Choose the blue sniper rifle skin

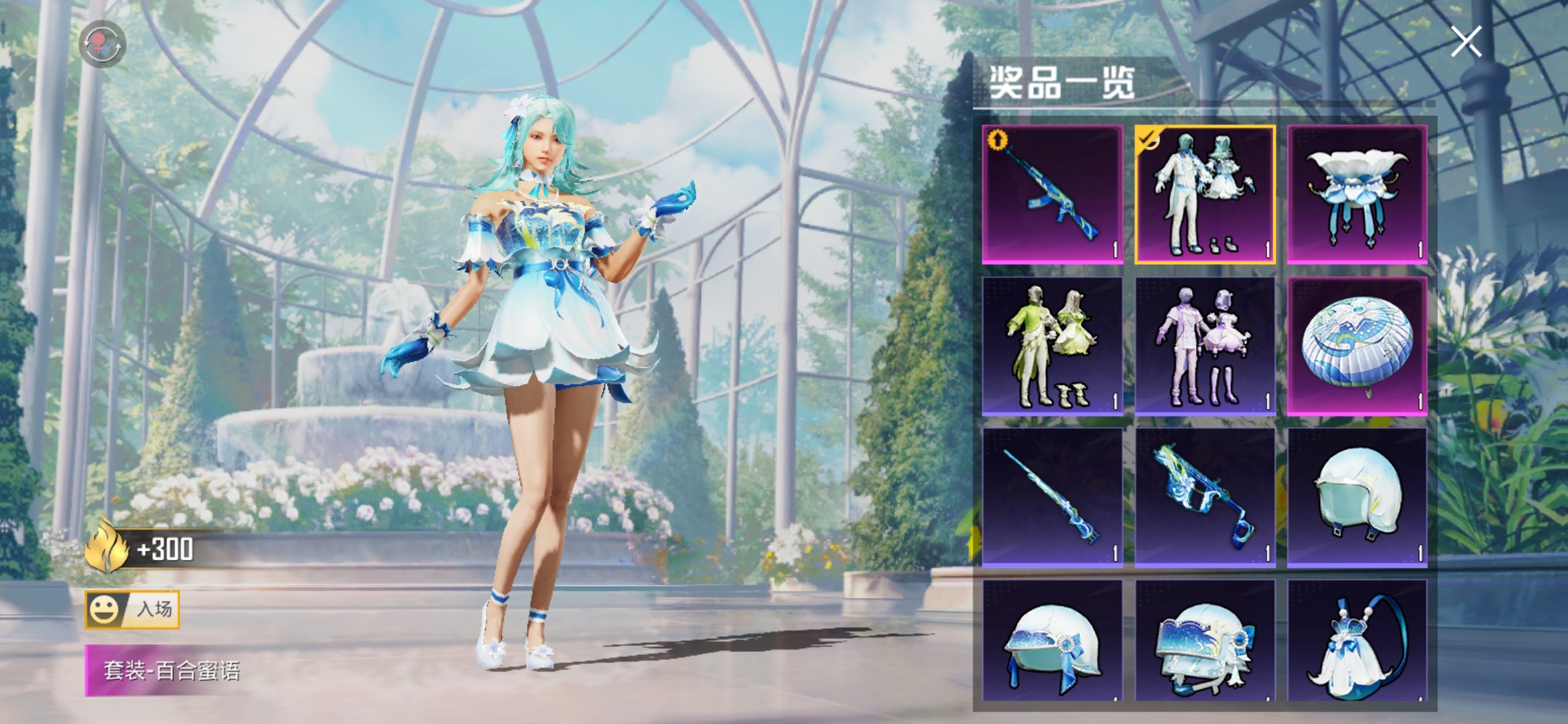point(1053,498)
